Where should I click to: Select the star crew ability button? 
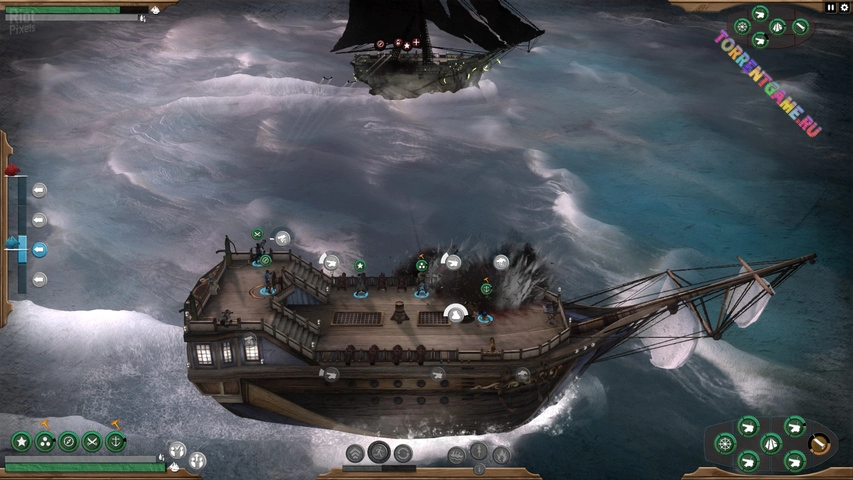(21, 441)
